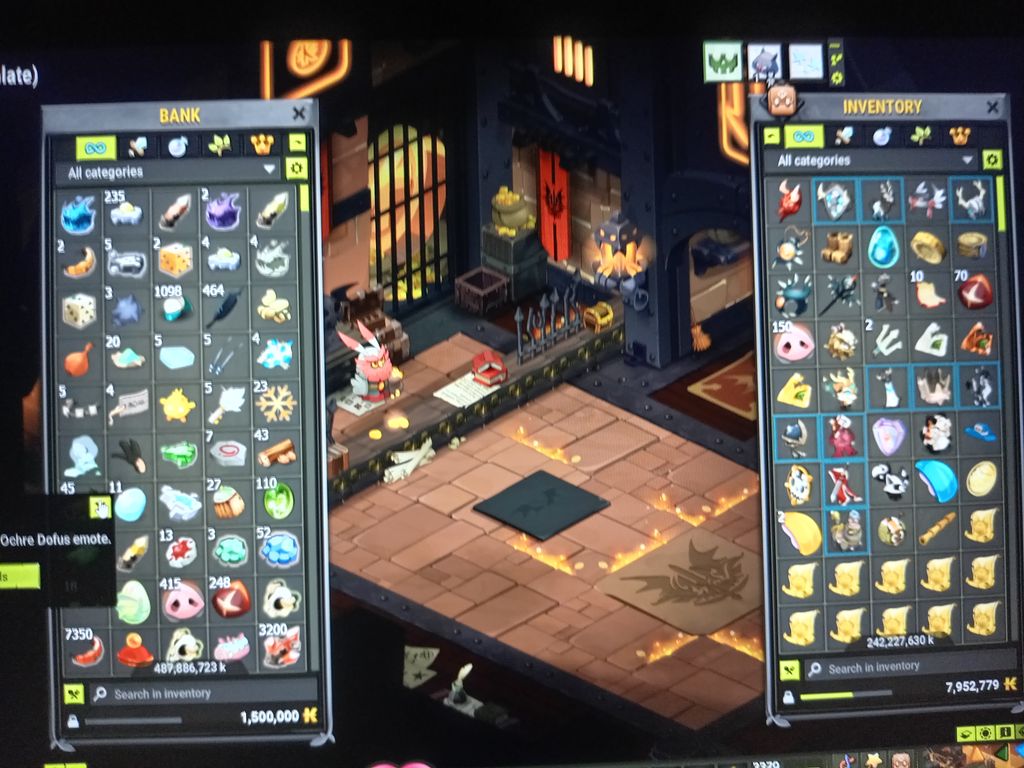Switch to the Bank crown tab
The width and height of the screenshot is (1024, 768).
(262, 146)
